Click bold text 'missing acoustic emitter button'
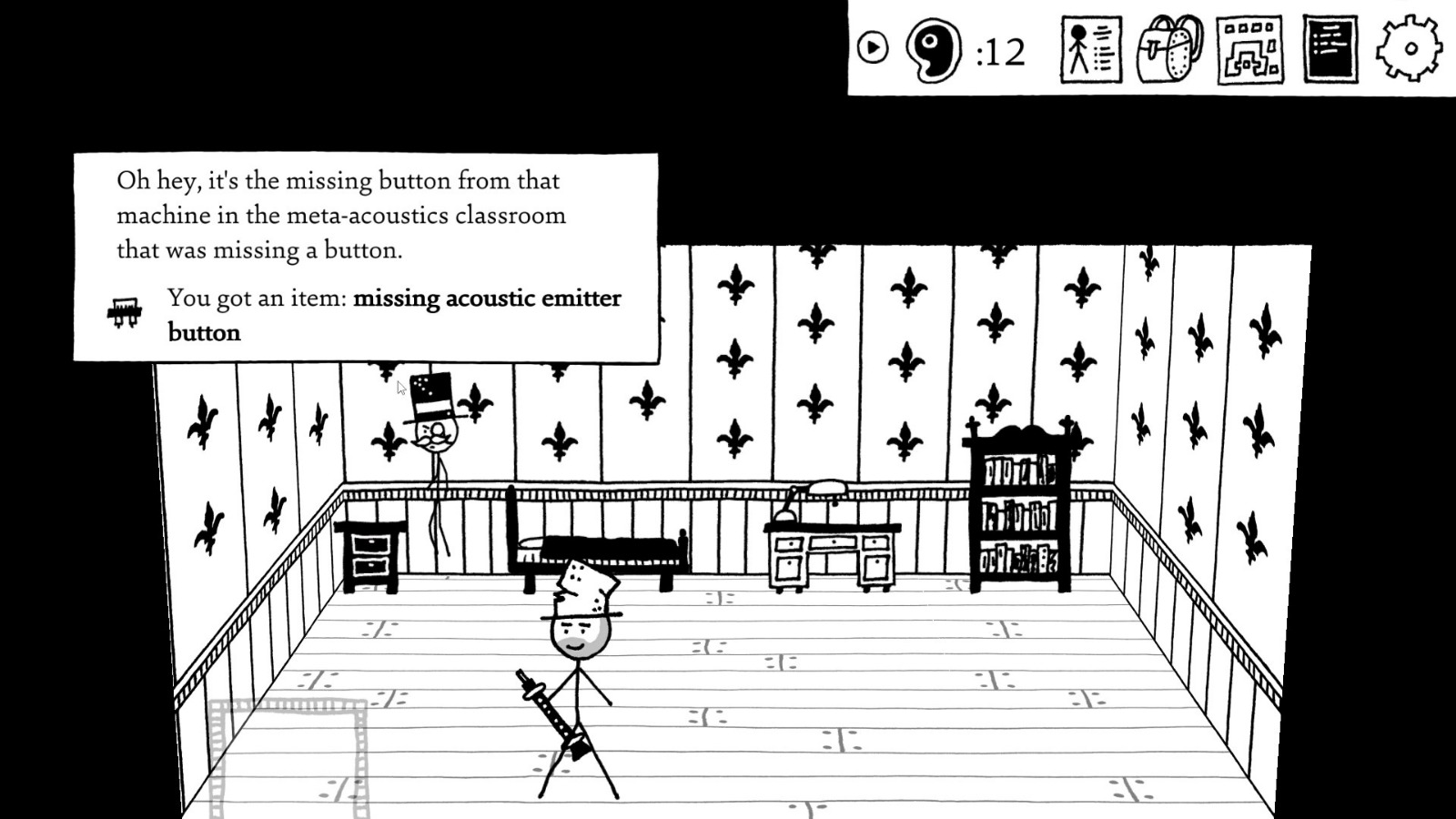Viewport: 1456px width, 819px height. [487, 298]
